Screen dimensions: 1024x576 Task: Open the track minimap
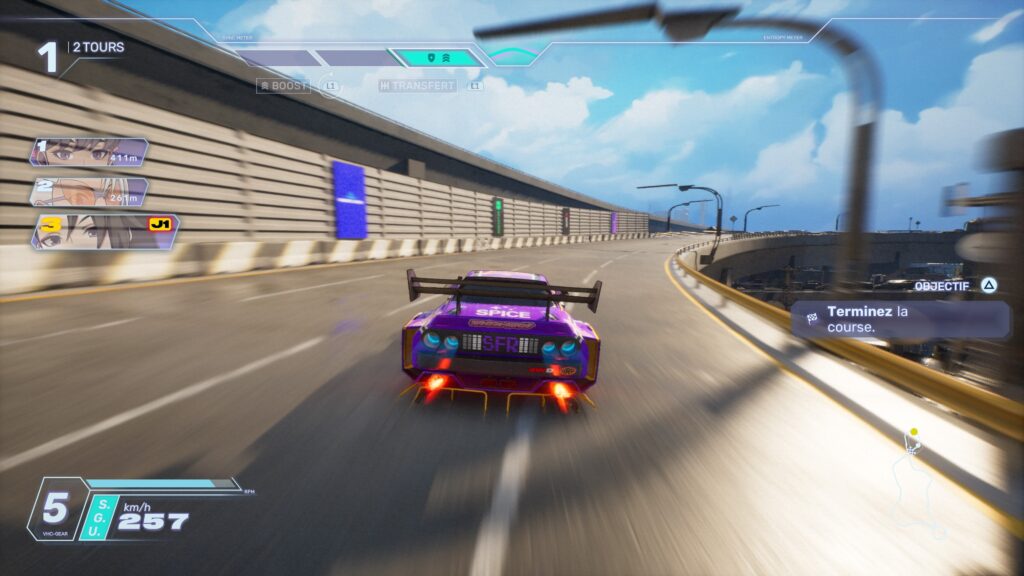tap(917, 480)
